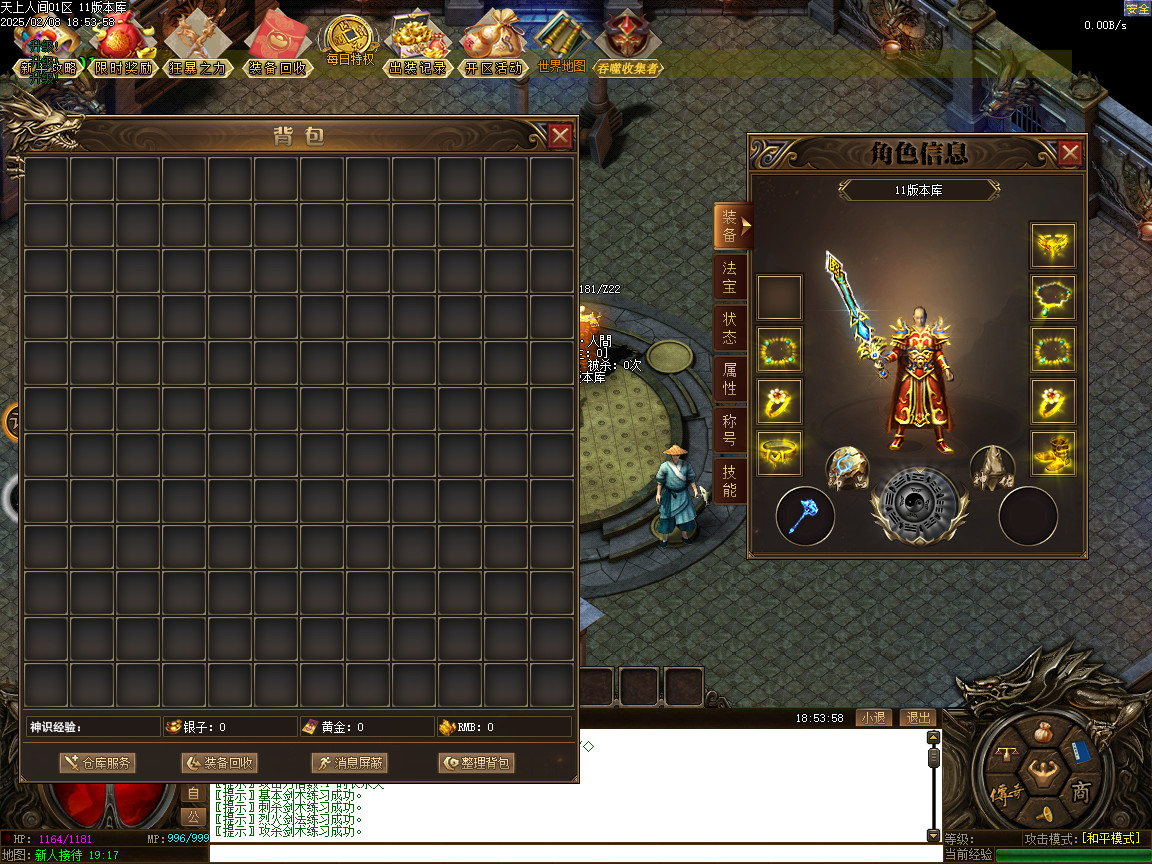Open the 状态 status tab
1152x864 pixels.
[x=730, y=328]
